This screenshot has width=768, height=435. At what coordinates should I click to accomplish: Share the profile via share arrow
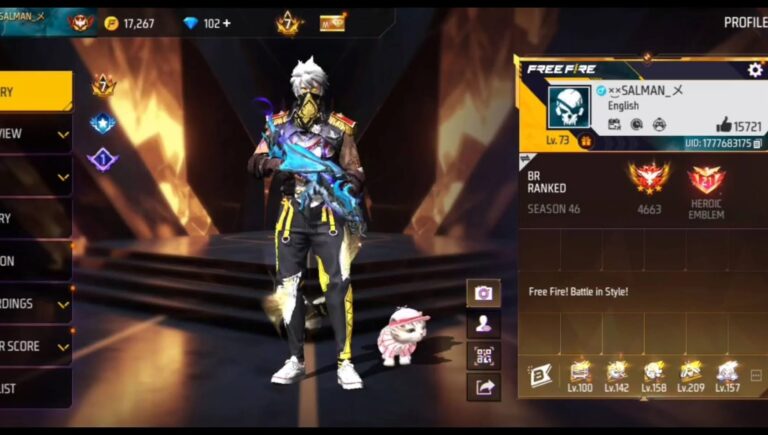tap(483, 387)
